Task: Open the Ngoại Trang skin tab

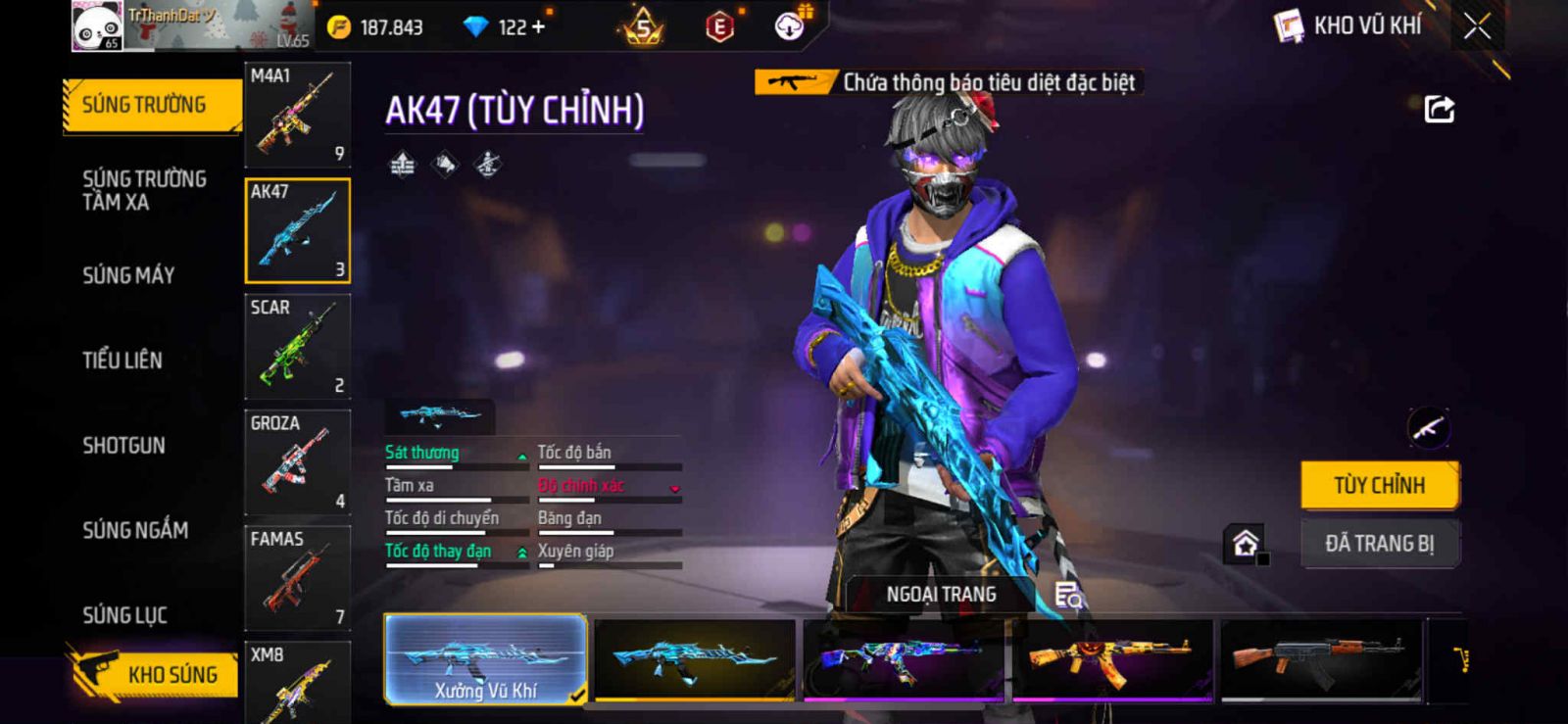Action: pyautogui.click(x=941, y=595)
